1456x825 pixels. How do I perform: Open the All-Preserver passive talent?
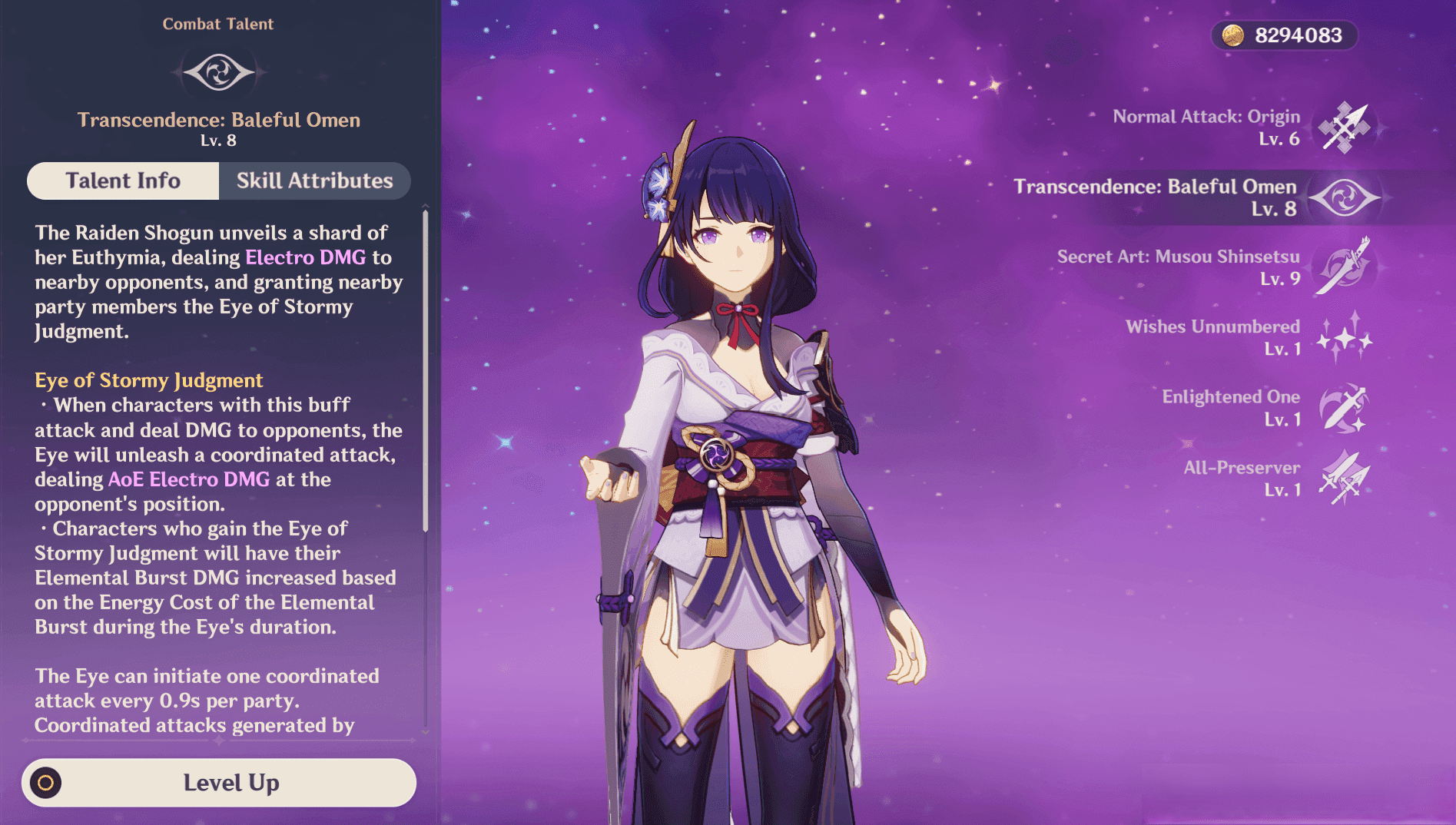click(1343, 478)
